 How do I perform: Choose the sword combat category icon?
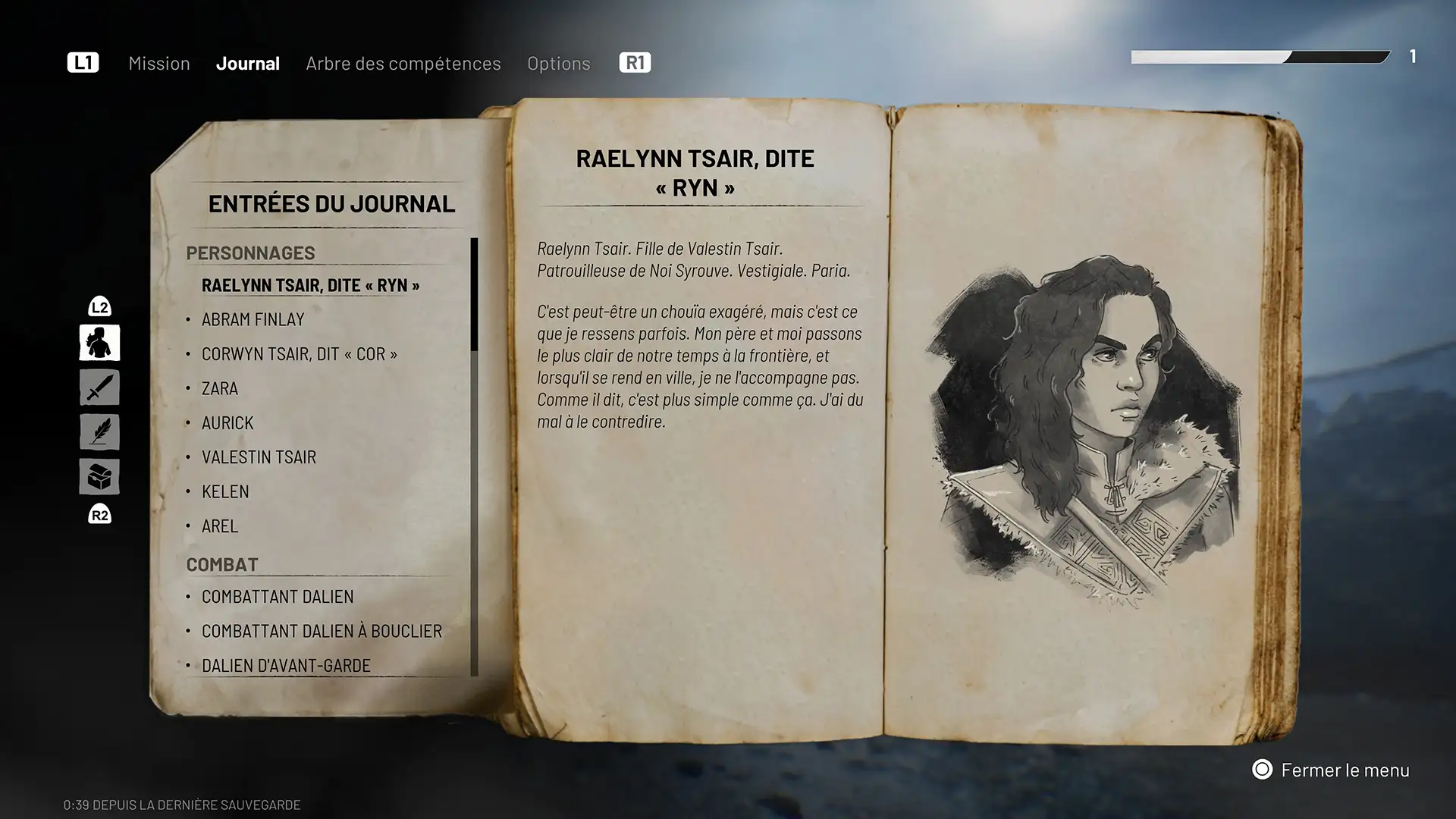(x=99, y=388)
